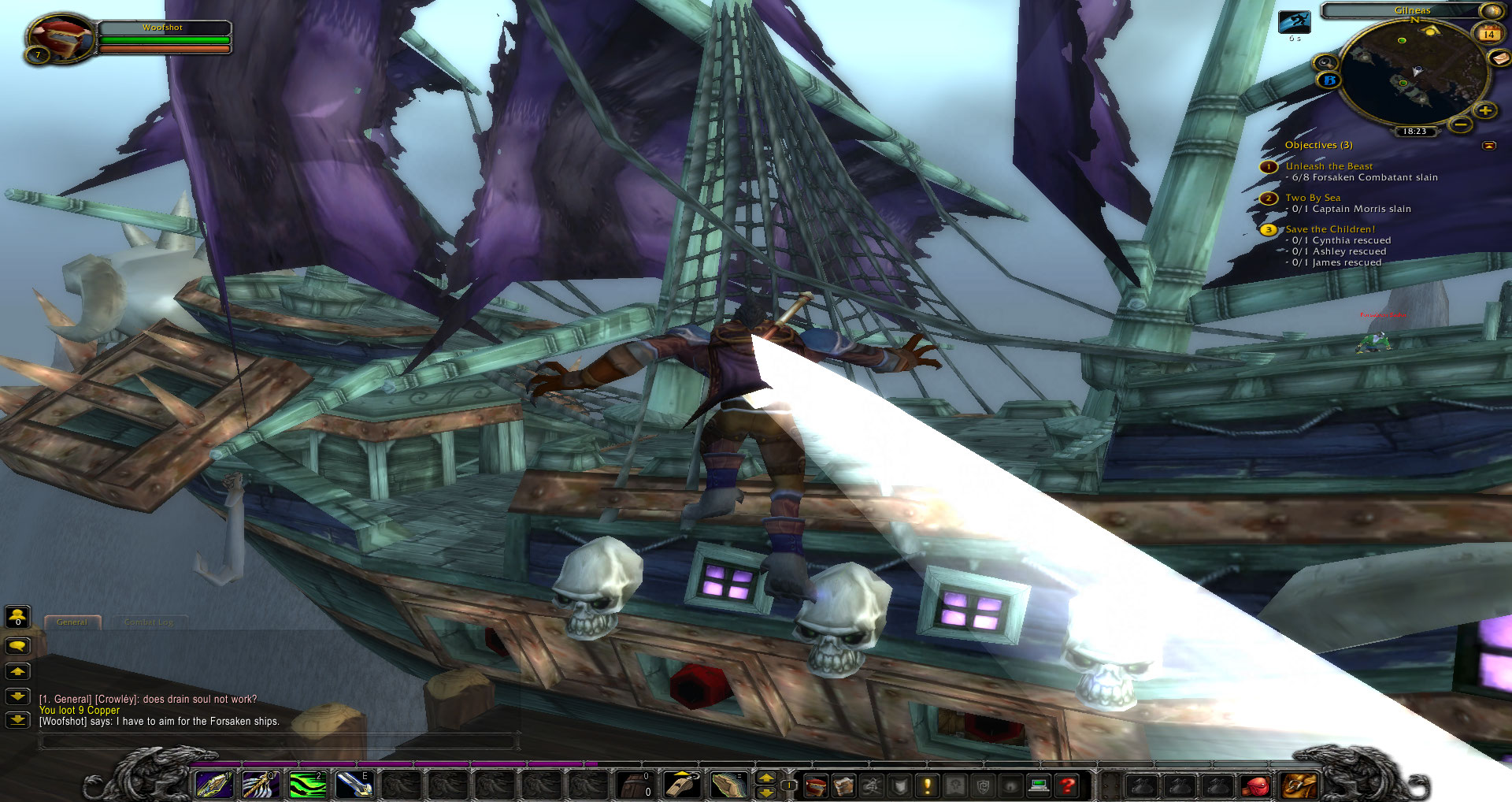Zoom out the minimap
The height and width of the screenshot is (802, 1512).
[x=1461, y=124]
